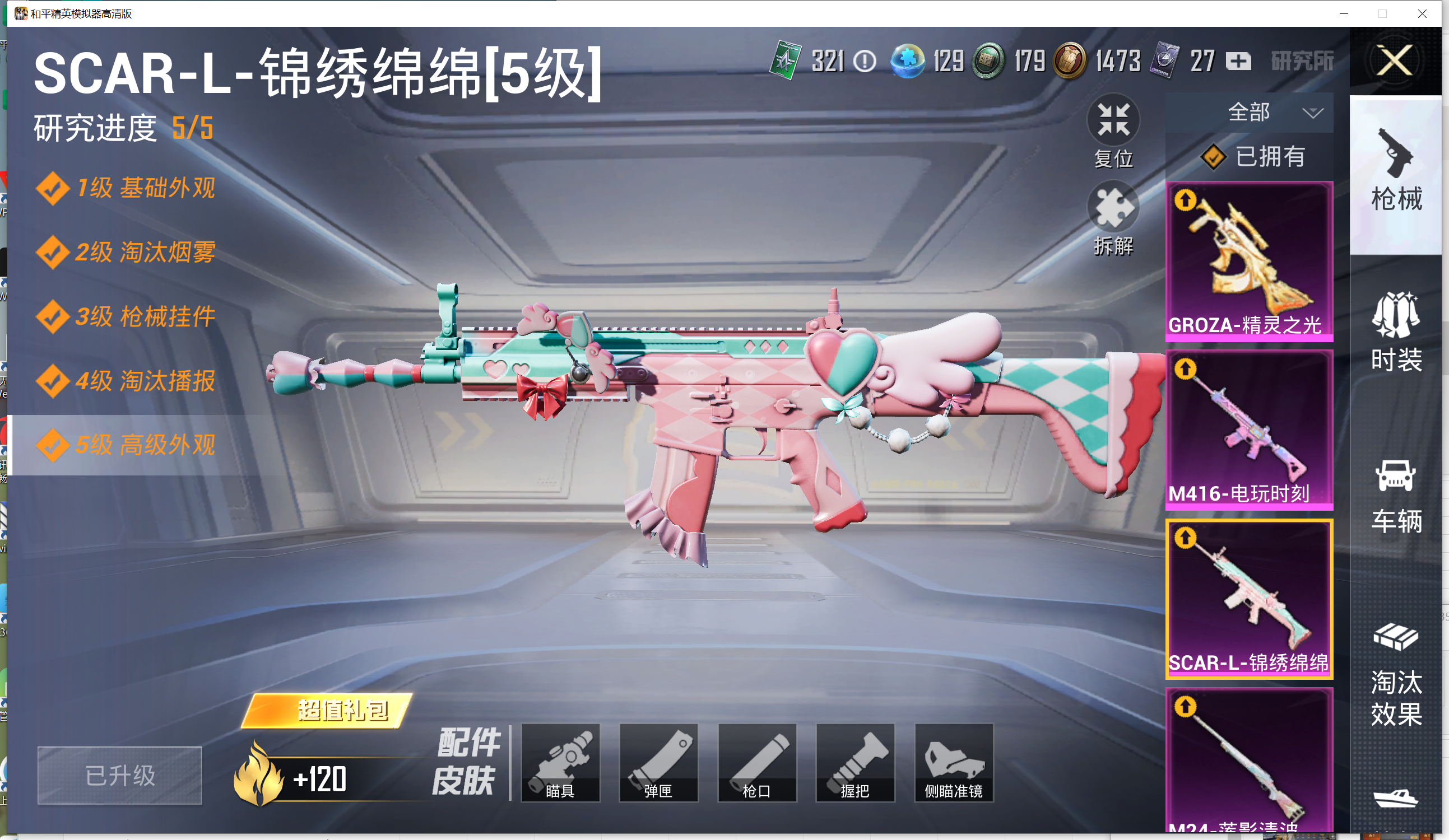Switch to the 枪械 firearms tab

[x=1396, y=172]
